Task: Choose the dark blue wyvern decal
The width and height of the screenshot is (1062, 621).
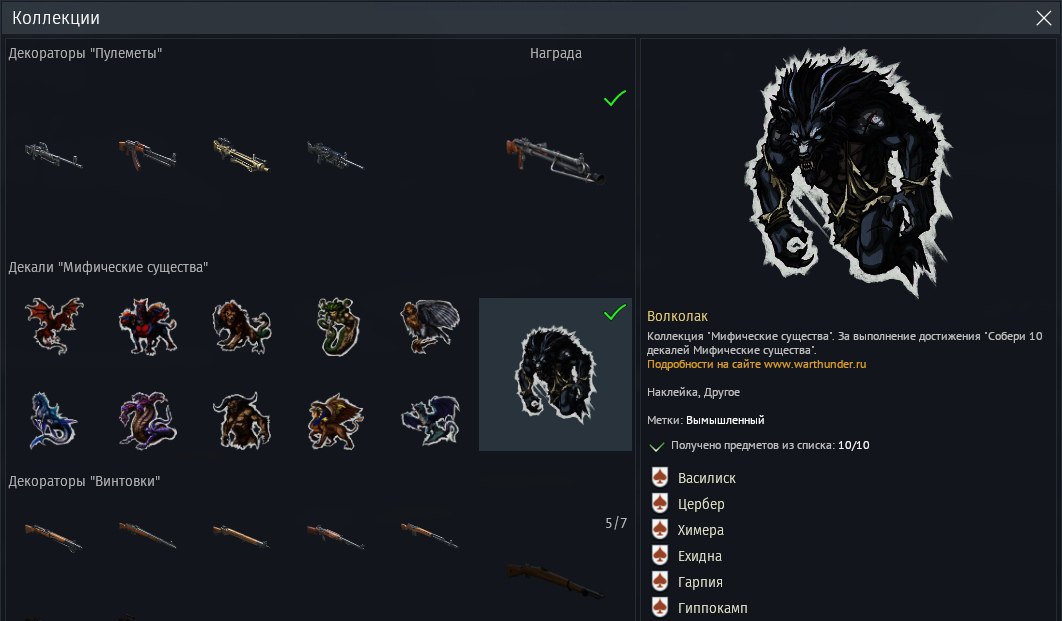Action: click(430, 418)
